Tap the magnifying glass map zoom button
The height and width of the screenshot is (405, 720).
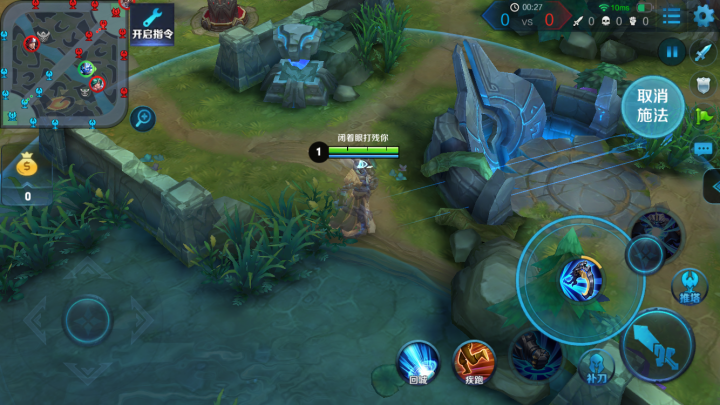coord(143,119)
